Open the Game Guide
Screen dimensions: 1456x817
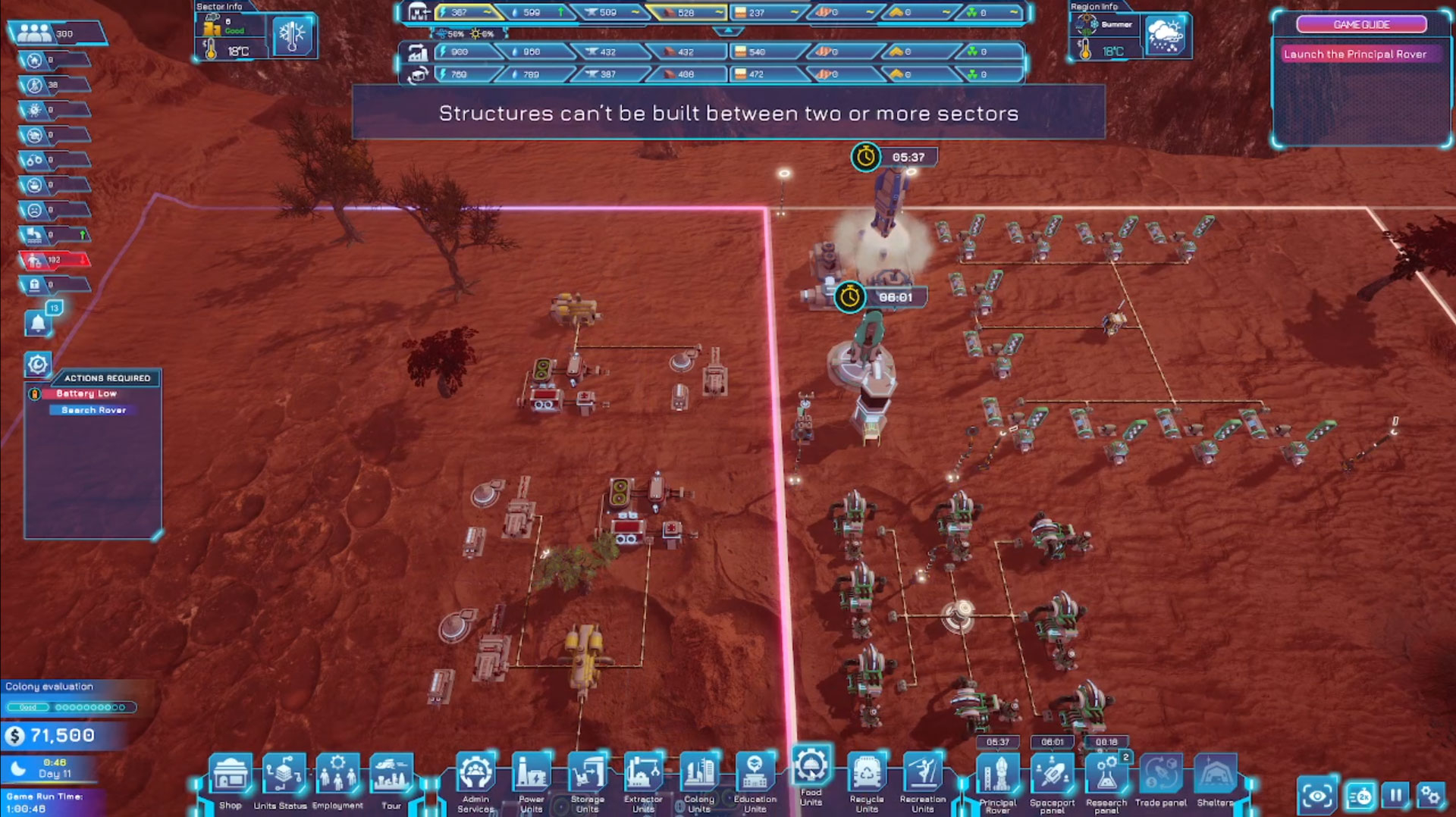click(x=1361, y=24)
